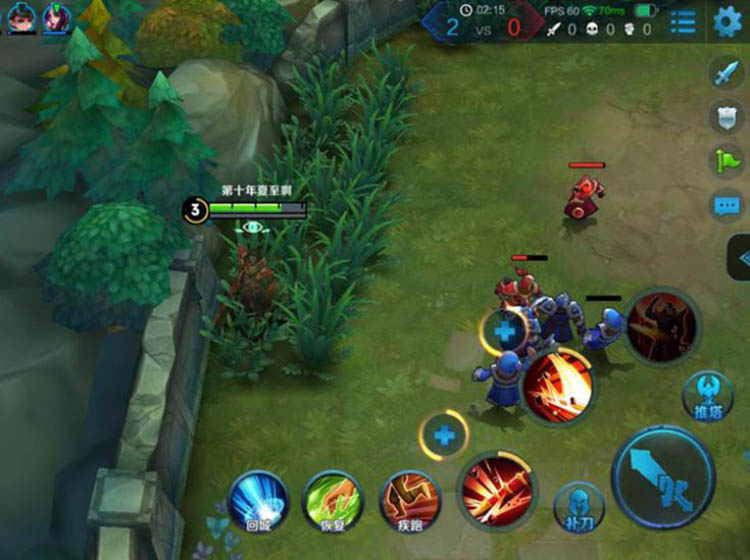Activate the 恢复 heal spell

click(333, 500)
